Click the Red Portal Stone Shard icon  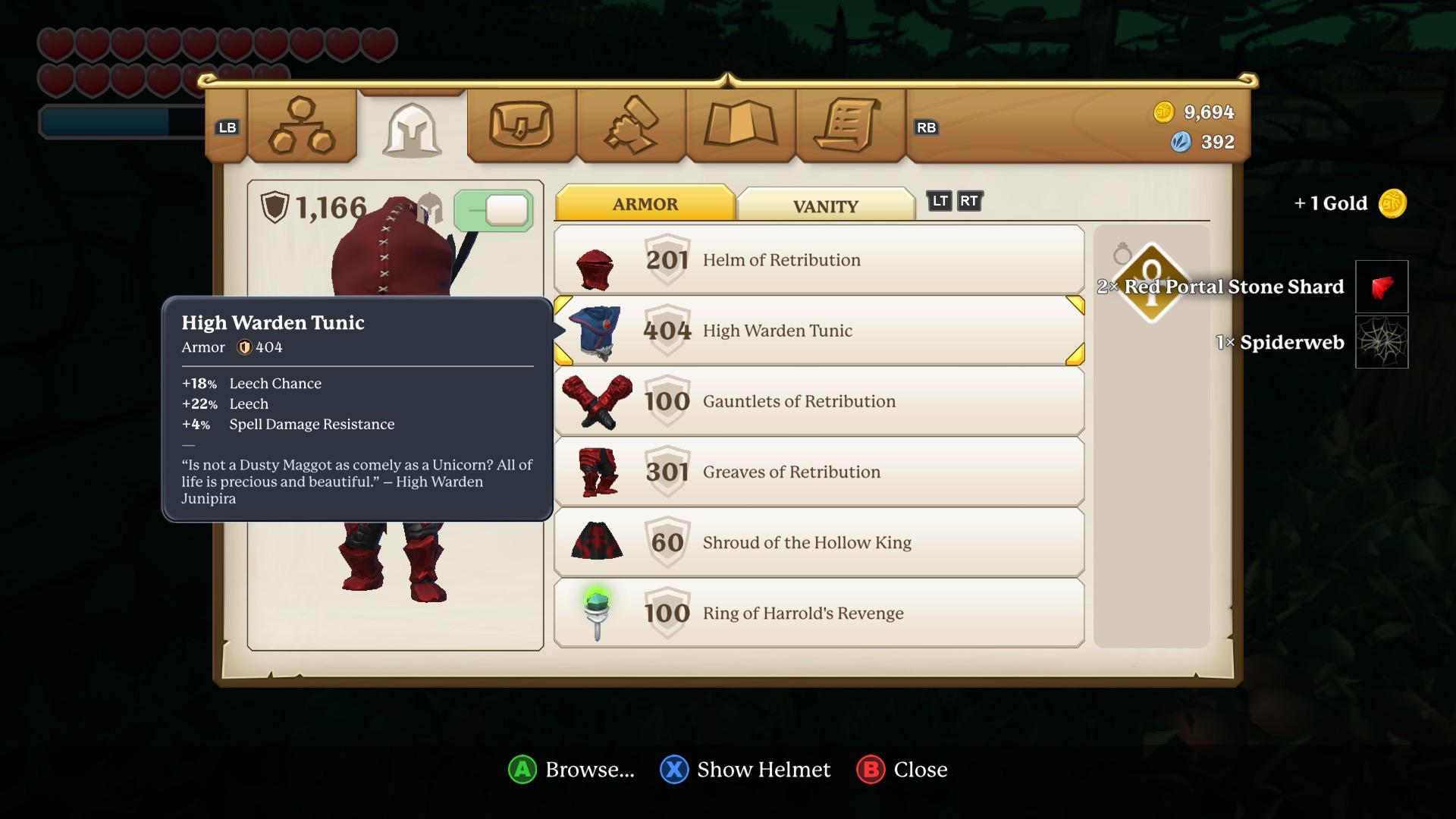1382,287
